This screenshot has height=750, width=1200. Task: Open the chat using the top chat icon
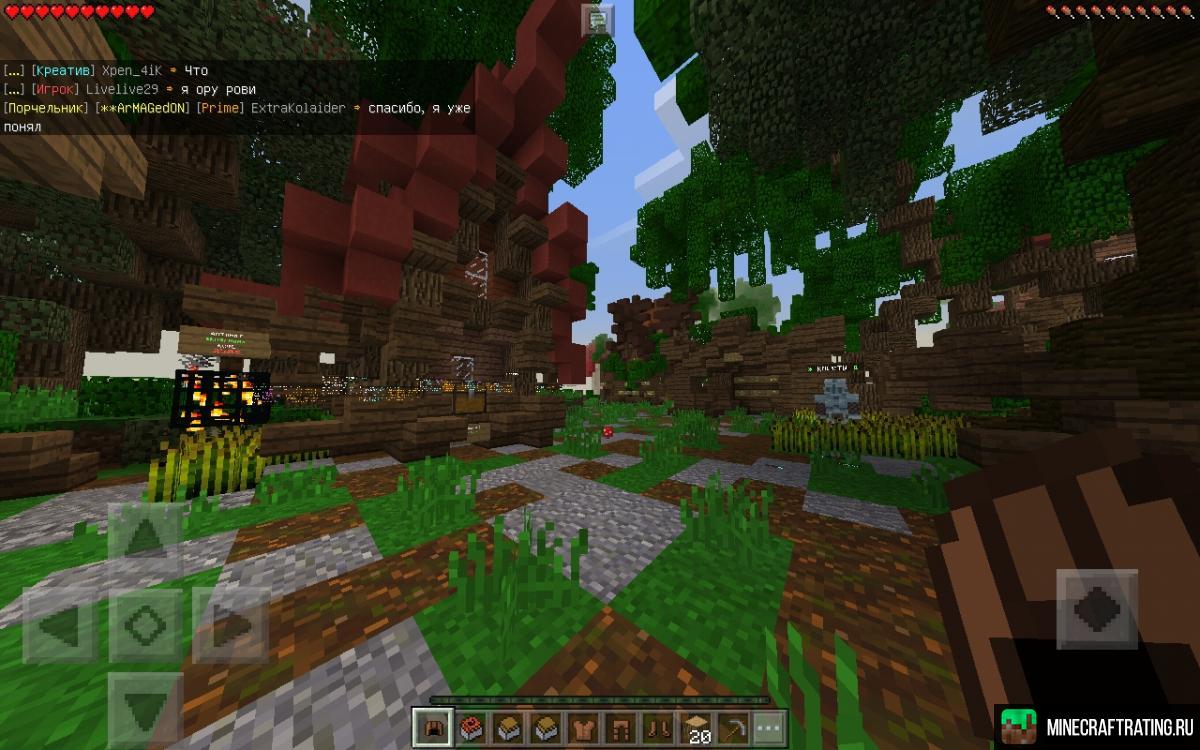click(x=597, y=19)
